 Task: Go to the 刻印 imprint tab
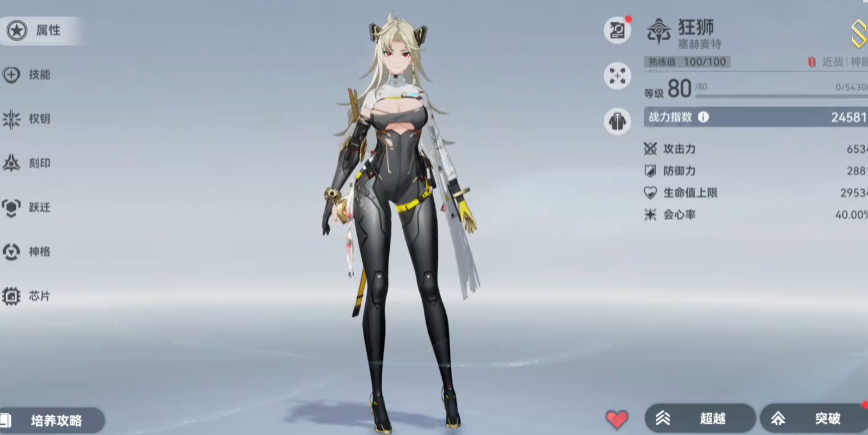pyautogui.click(x=28, y=163)
